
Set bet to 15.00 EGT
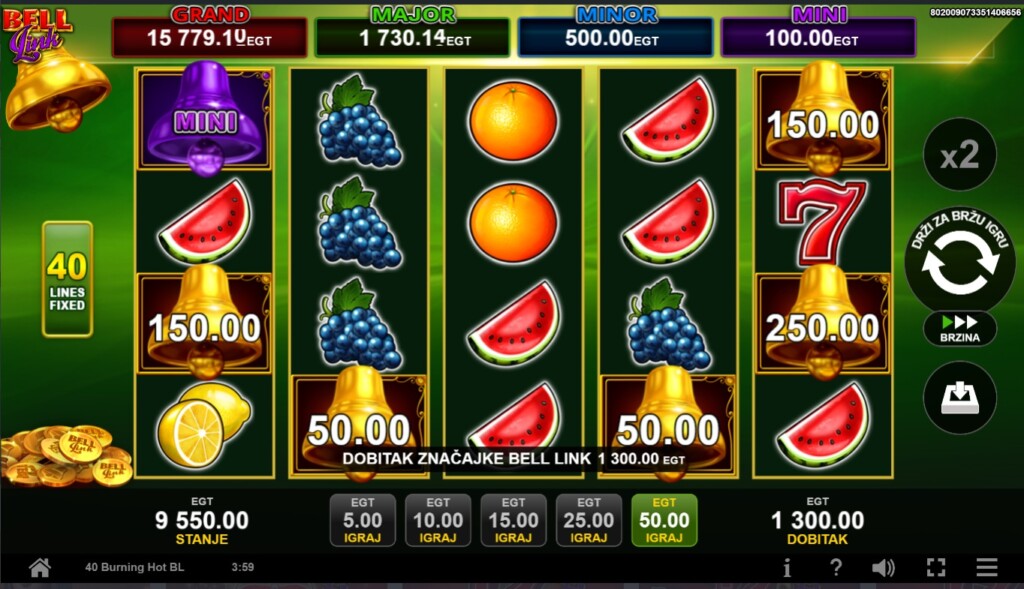(x=513, y=521)
